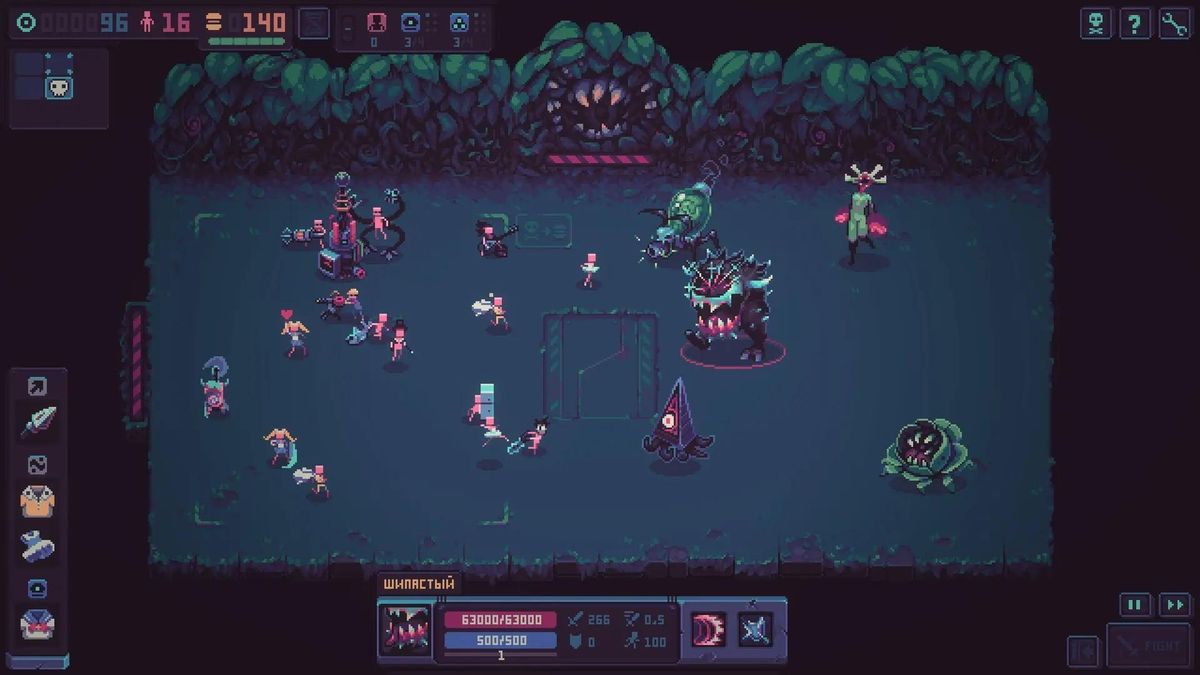This screenshot has width=1200, height=675.
Task: Select the crossed swords ability icon
Action: click(755, 629)
